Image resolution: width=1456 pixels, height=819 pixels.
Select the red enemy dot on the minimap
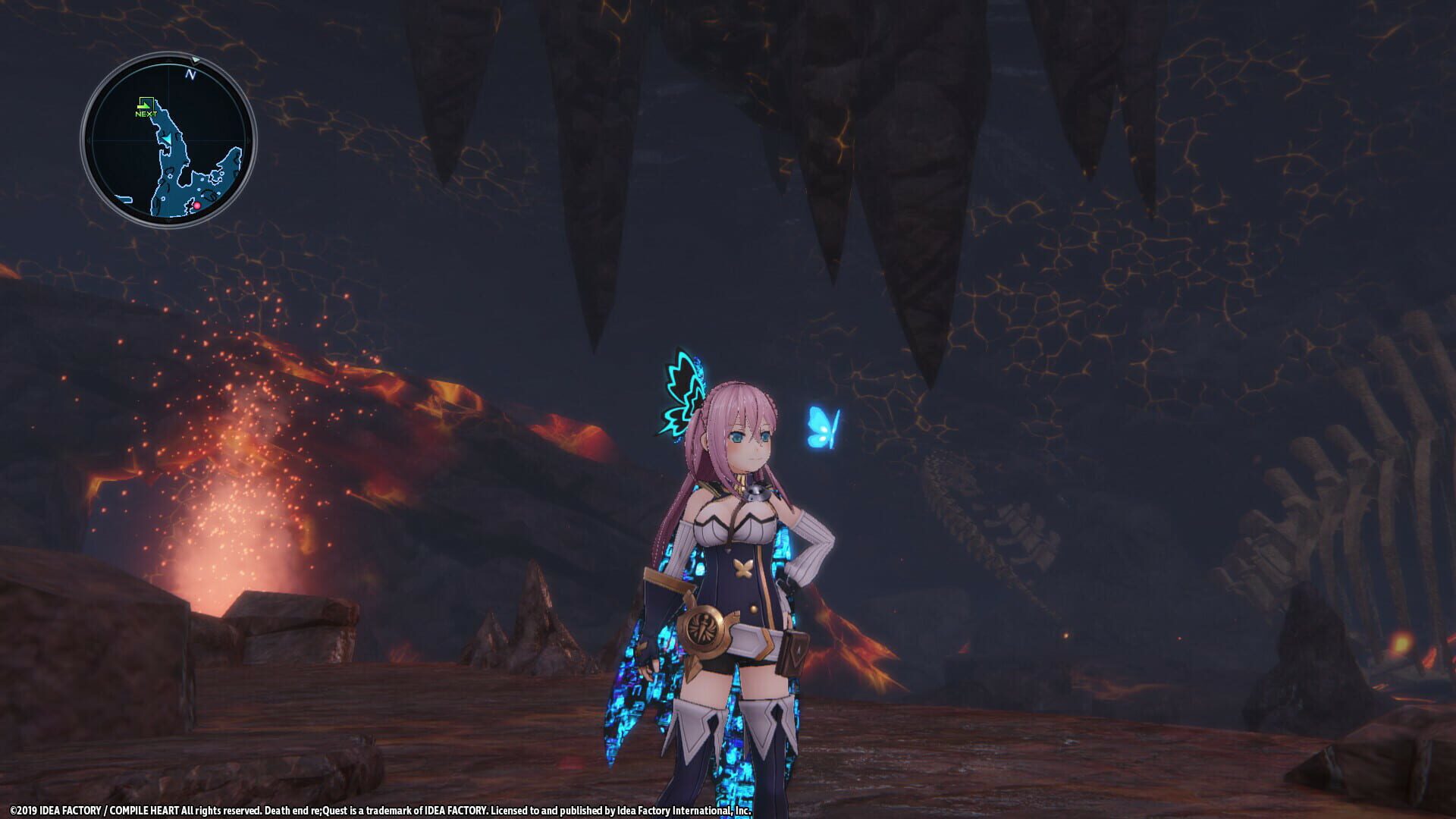197,206
